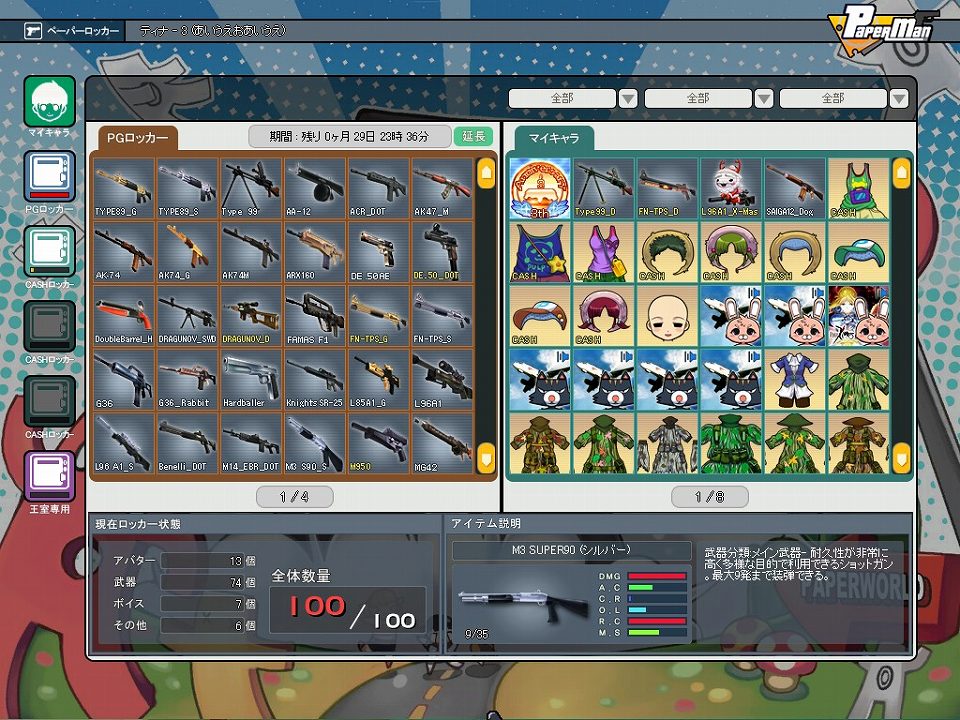Viewport: 960px width, 720px height.
Task: Choose the bald head avatar slot
Action: click(668, 315)
